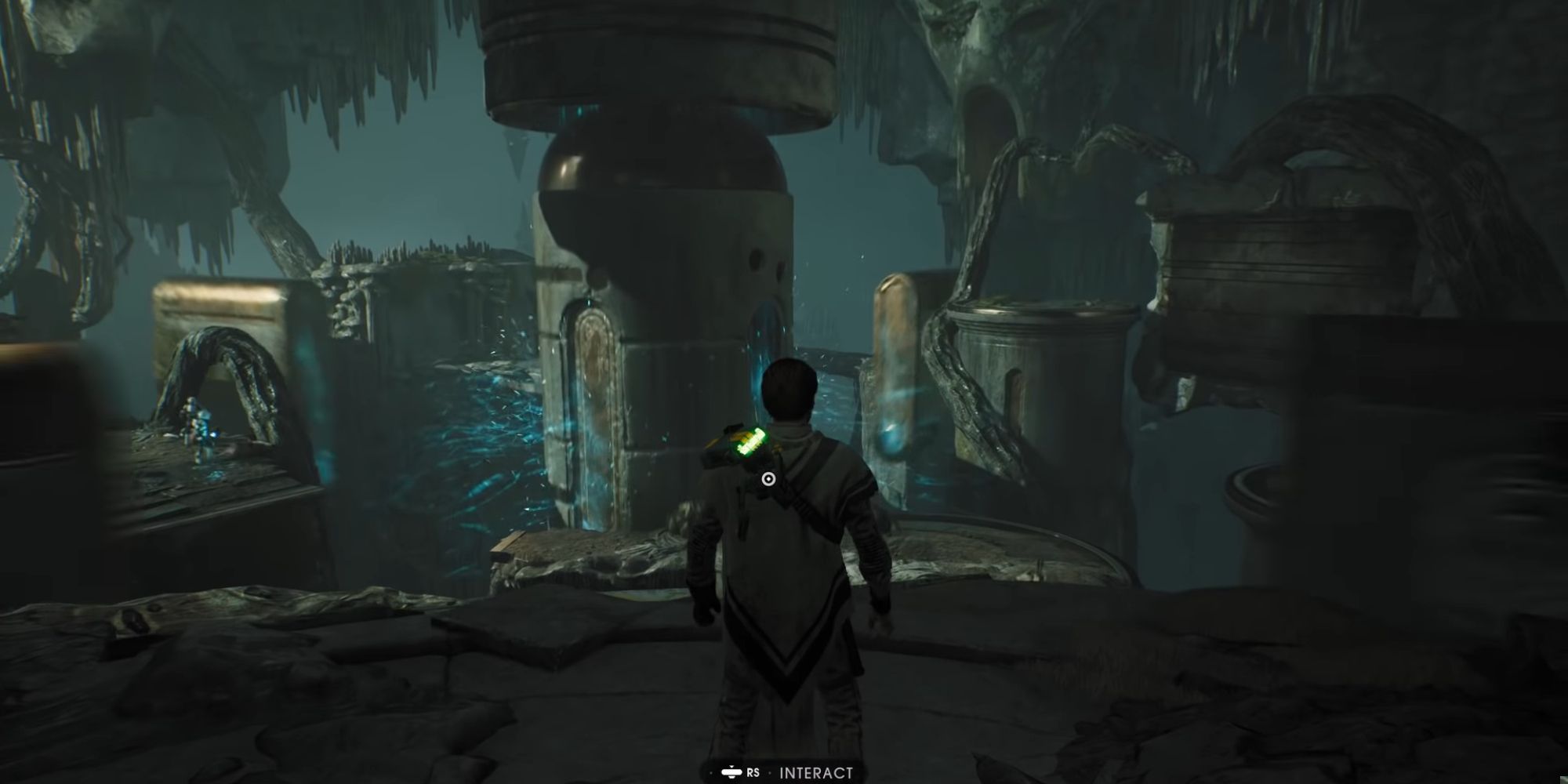The height and width of the screenshot is (784, 1568).
Task: Click the RS right-stick controller icon
Action: [731, 772]
